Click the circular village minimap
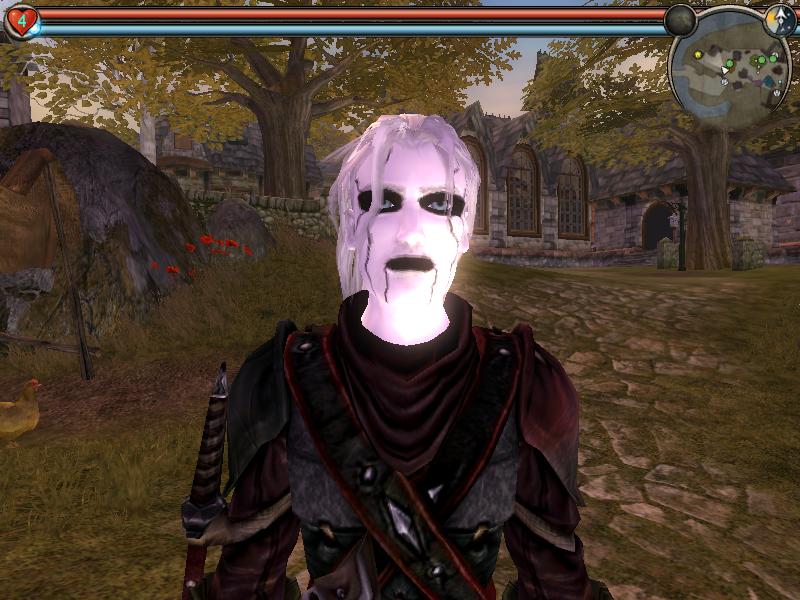 [731, 74]
